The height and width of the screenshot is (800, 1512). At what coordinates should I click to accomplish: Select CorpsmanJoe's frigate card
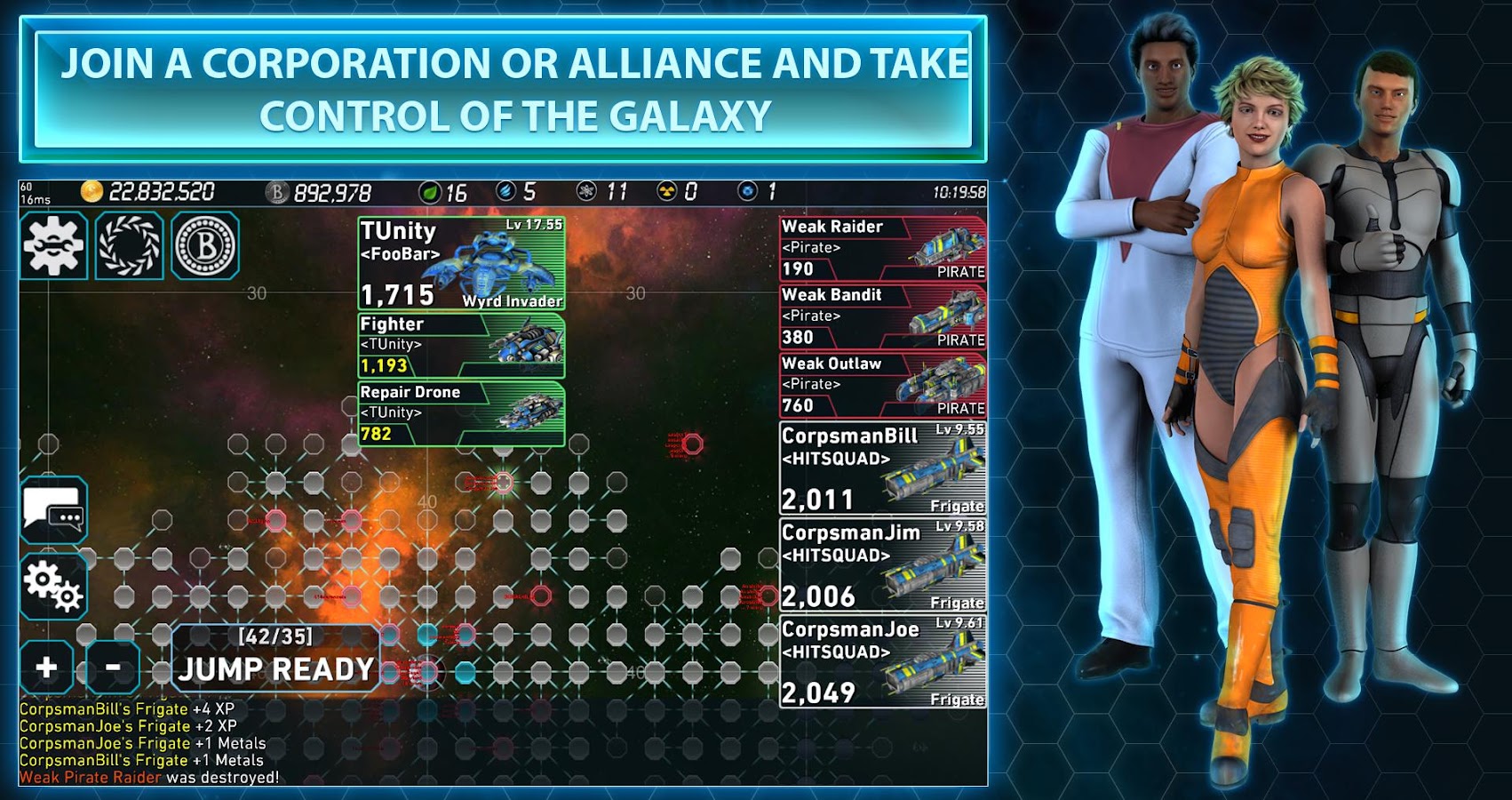click(x=882, y=662)
